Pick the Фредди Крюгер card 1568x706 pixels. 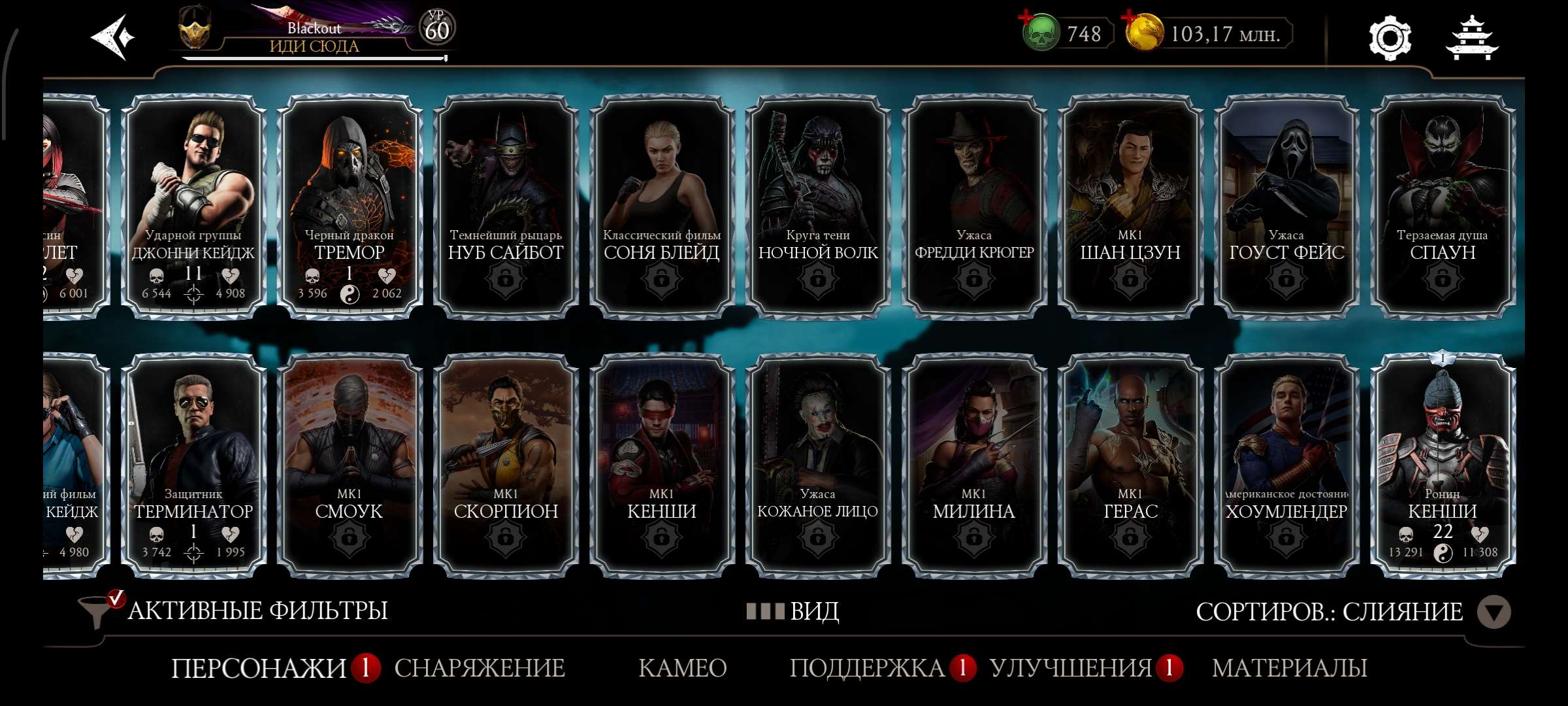(x=974, y=206)
